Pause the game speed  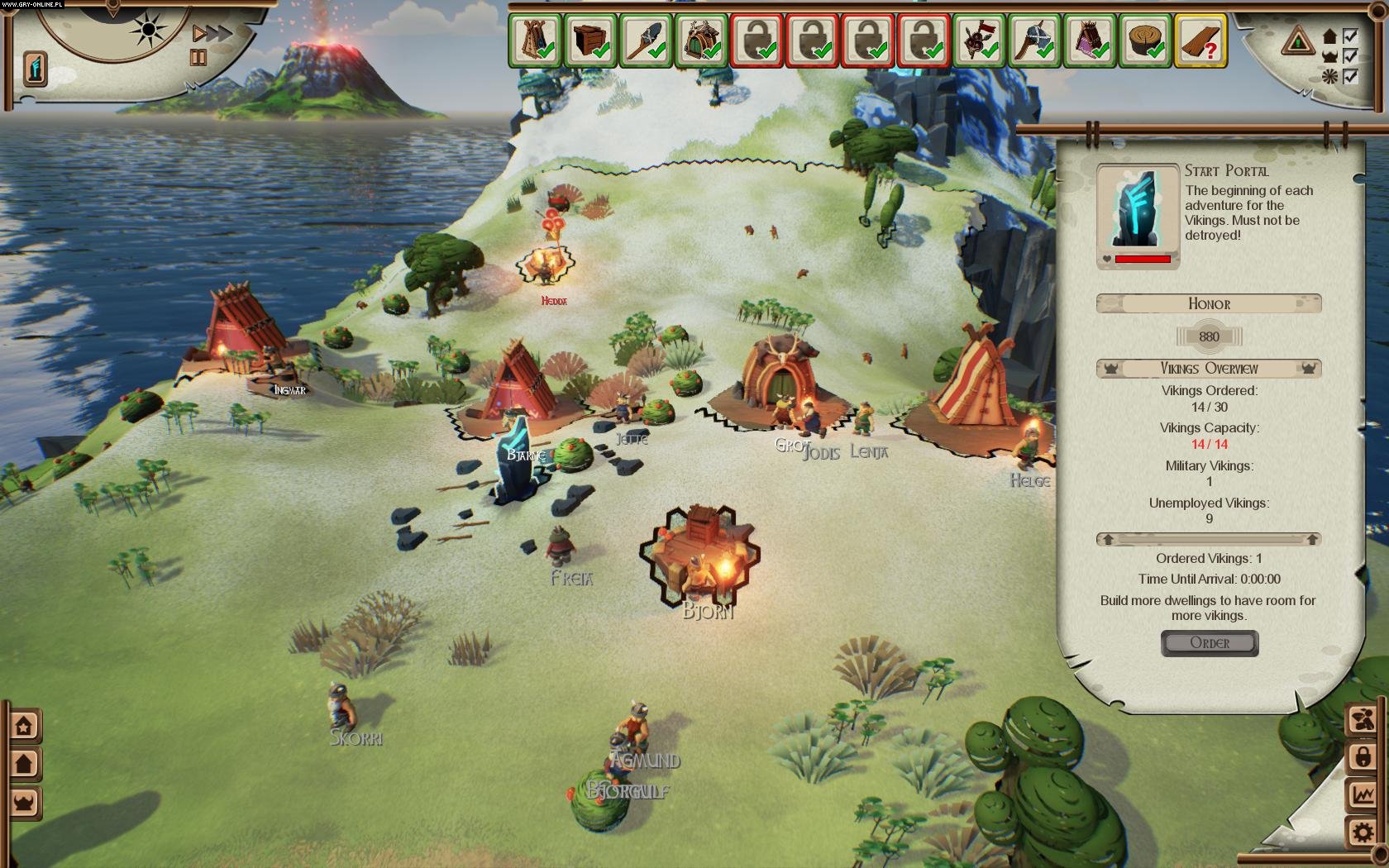tap(198, 57)
